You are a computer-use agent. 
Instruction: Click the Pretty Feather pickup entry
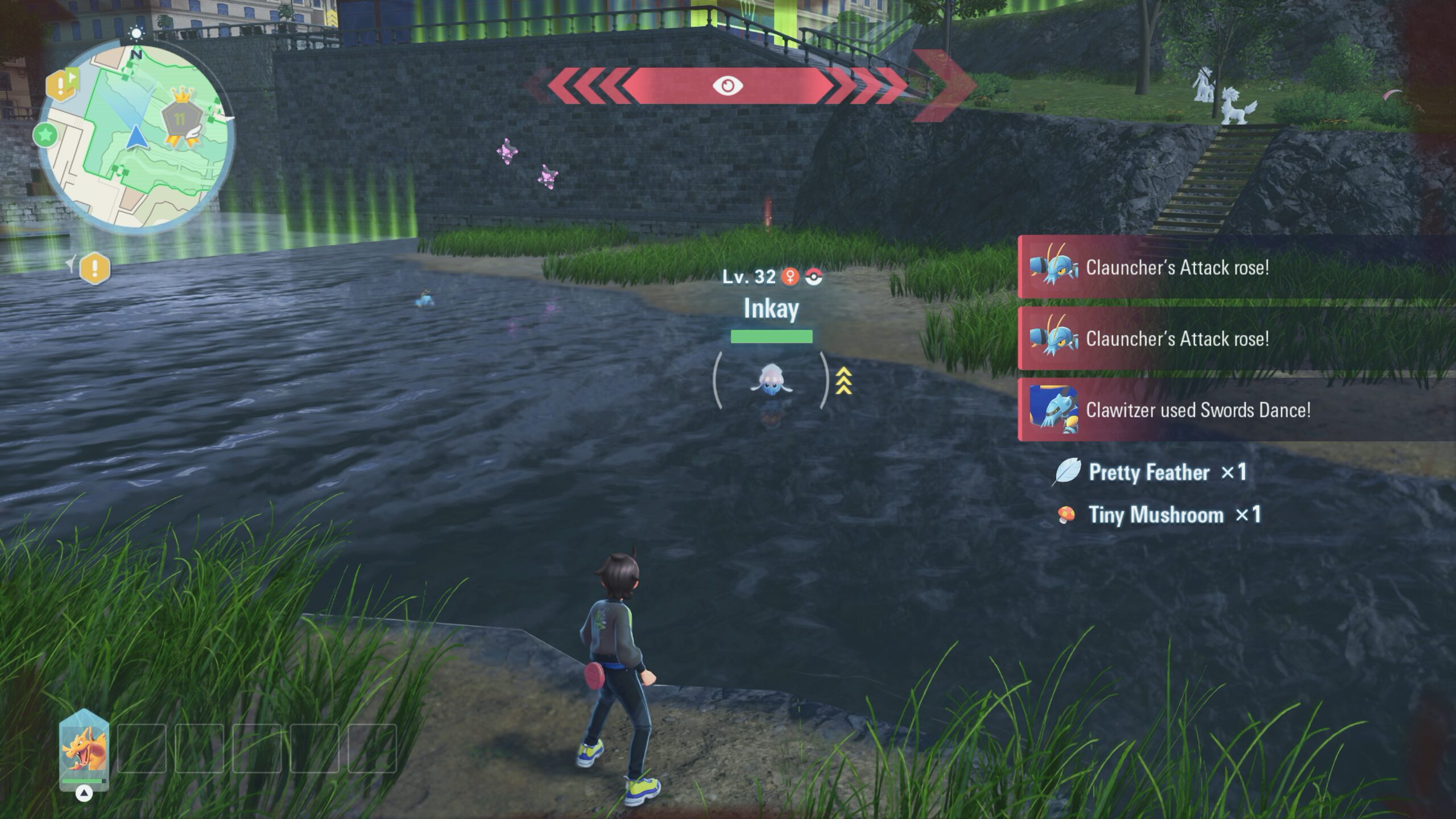(1149, 473)
